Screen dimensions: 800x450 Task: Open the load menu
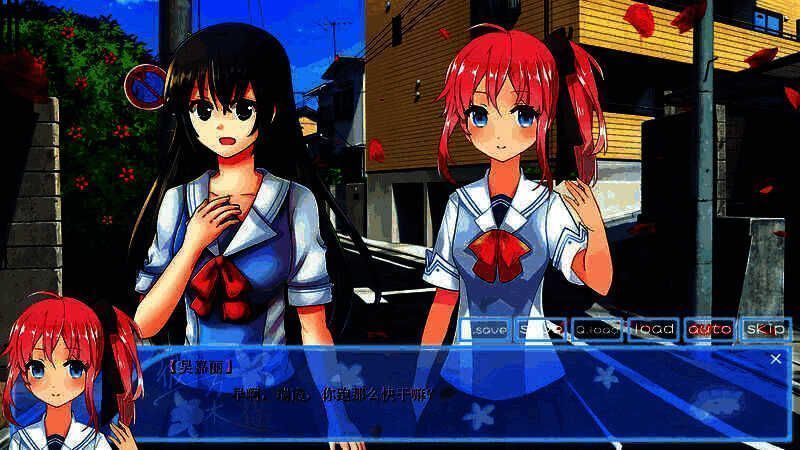click(x=654, y=328)
